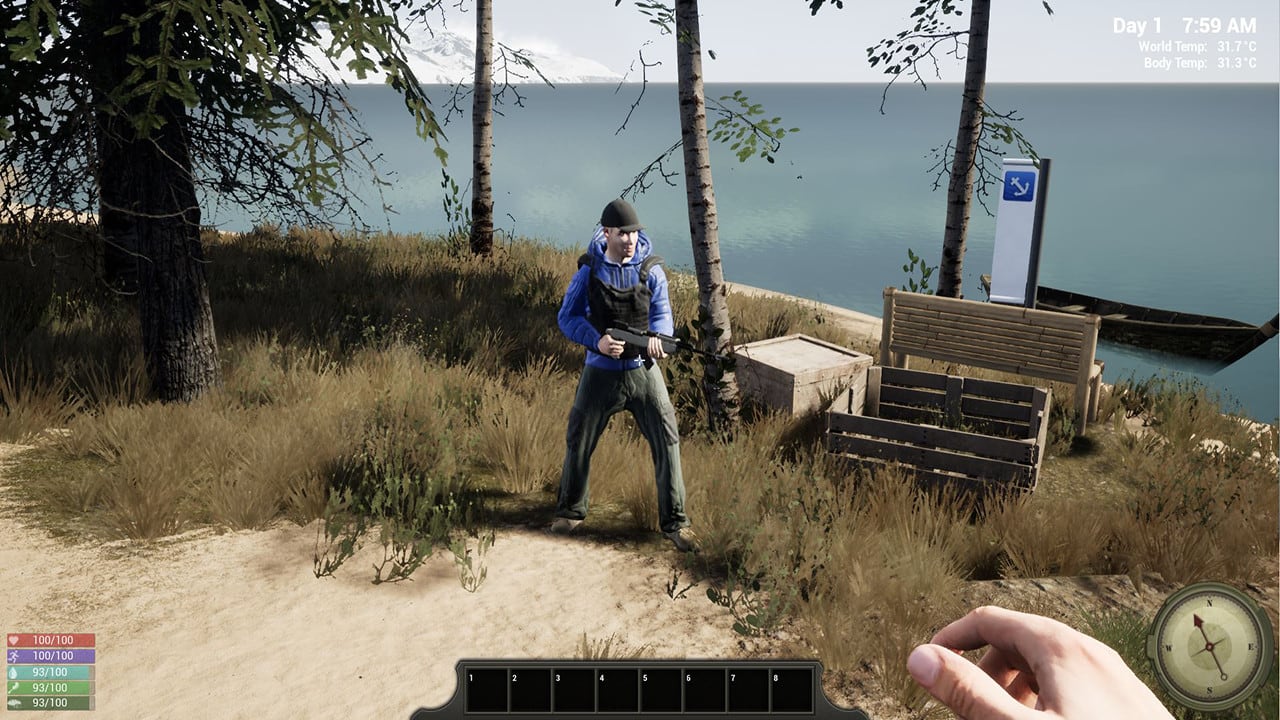This screenshot has width=1280, height=720.
Task: Pick hotbar slot number 8
Action: click(791, 690)
